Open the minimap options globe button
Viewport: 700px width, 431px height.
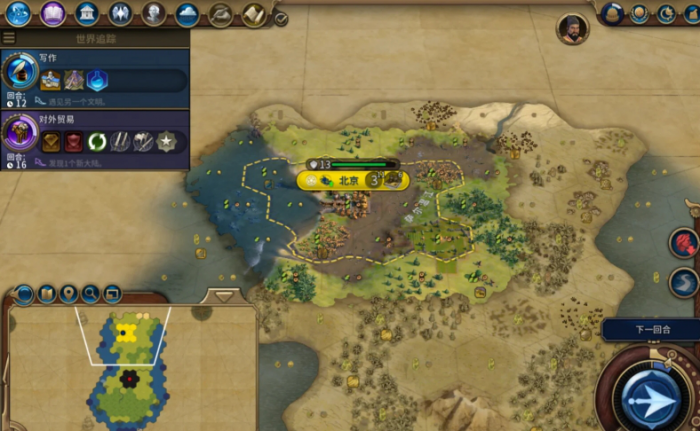tap(24, 294)
